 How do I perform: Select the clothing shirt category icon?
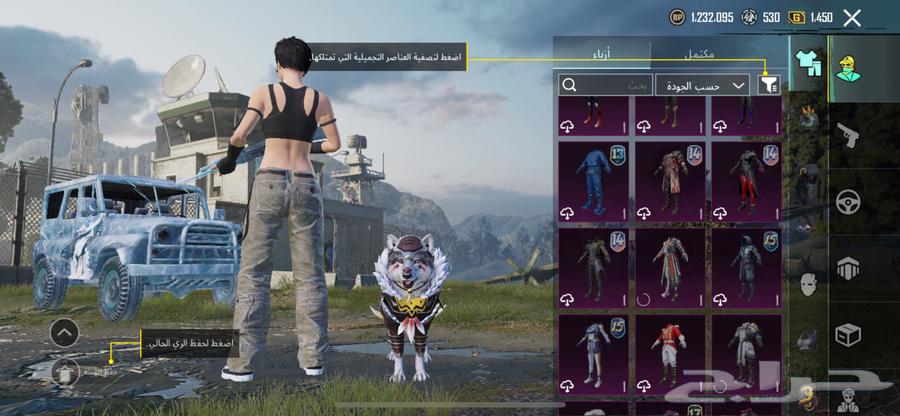pos(807,63)
